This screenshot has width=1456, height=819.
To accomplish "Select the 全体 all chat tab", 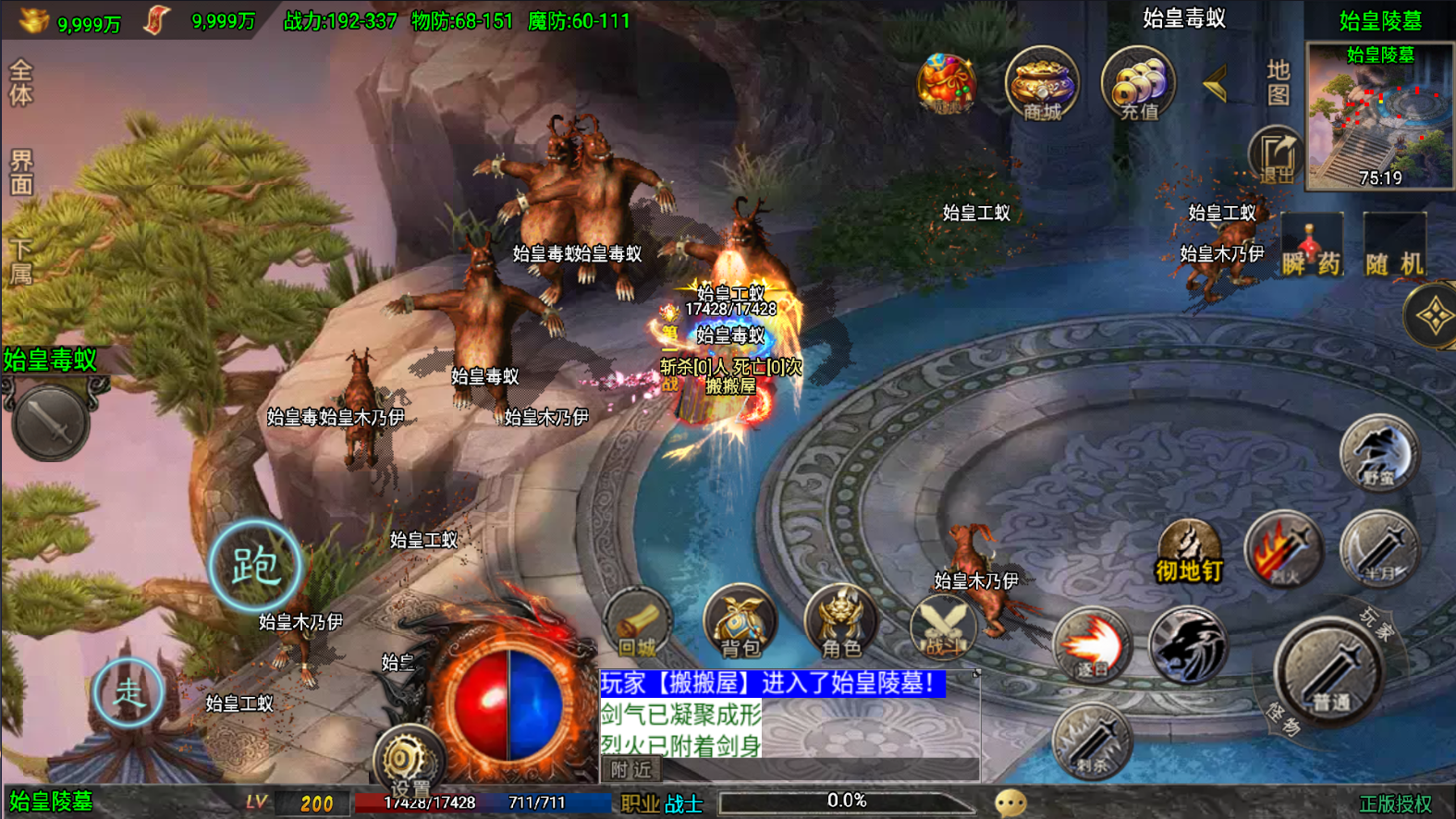I will 20,83.
